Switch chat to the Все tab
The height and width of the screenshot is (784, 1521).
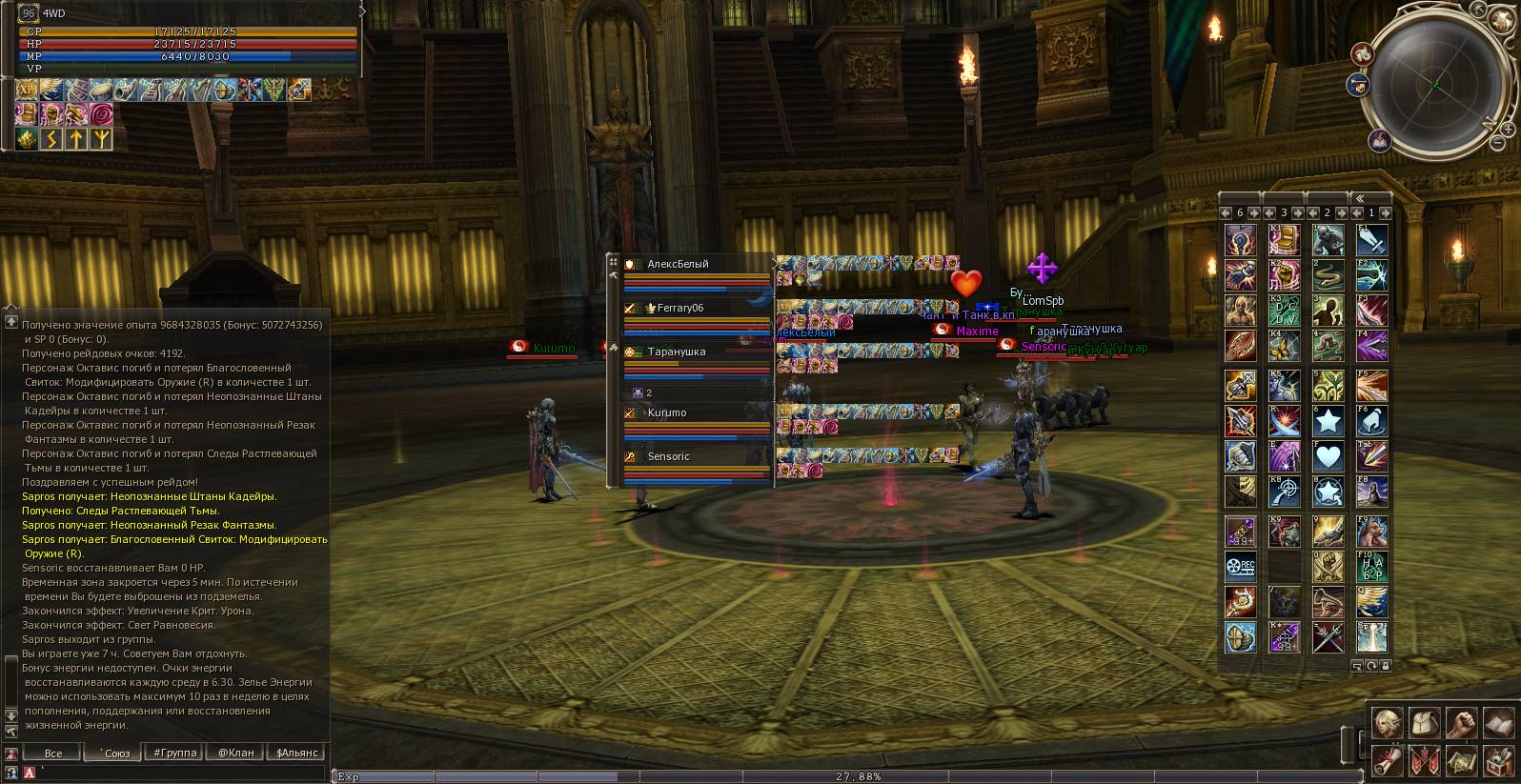coord(53,753)
